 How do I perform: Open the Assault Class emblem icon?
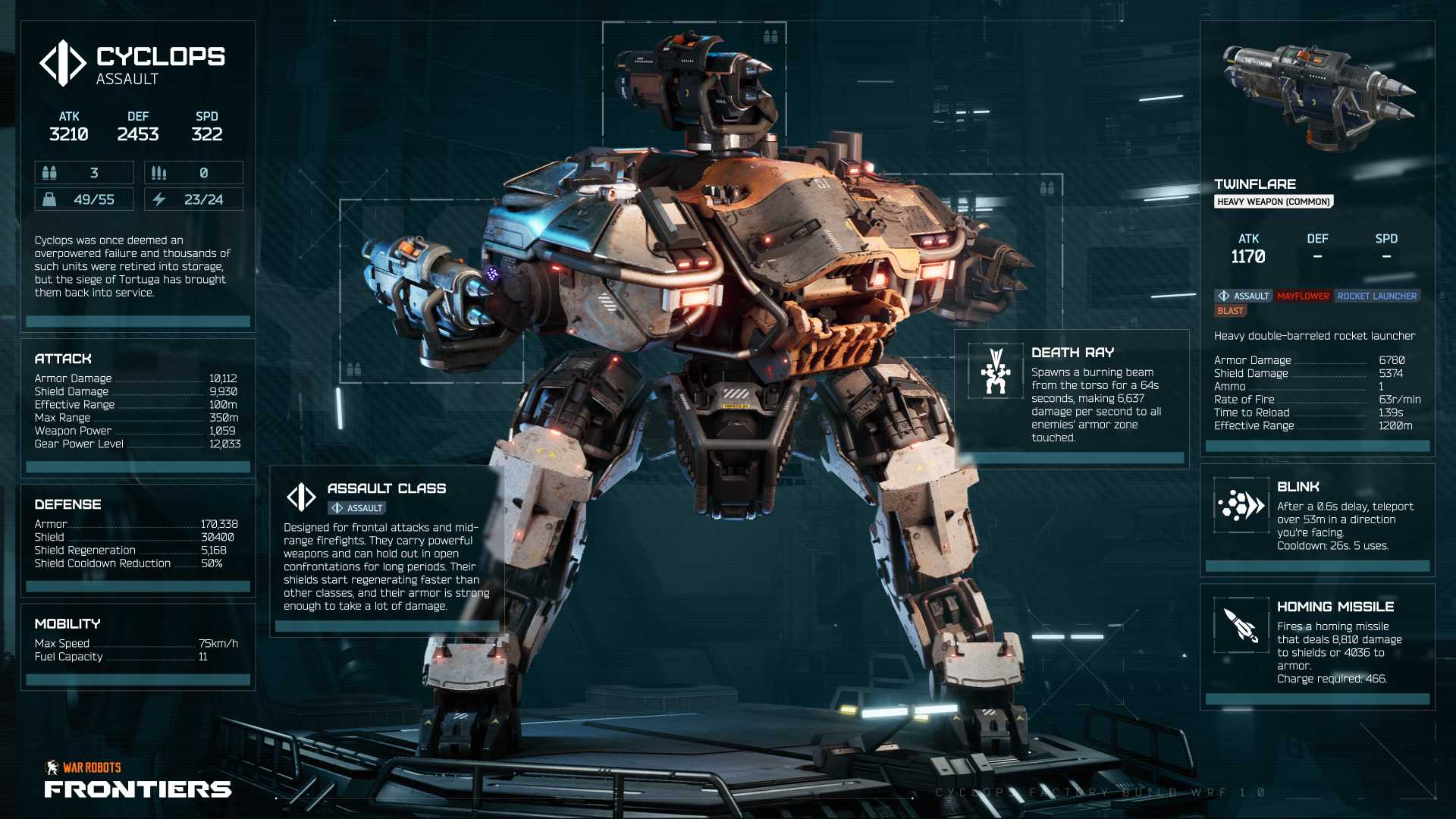pos(301,497)
